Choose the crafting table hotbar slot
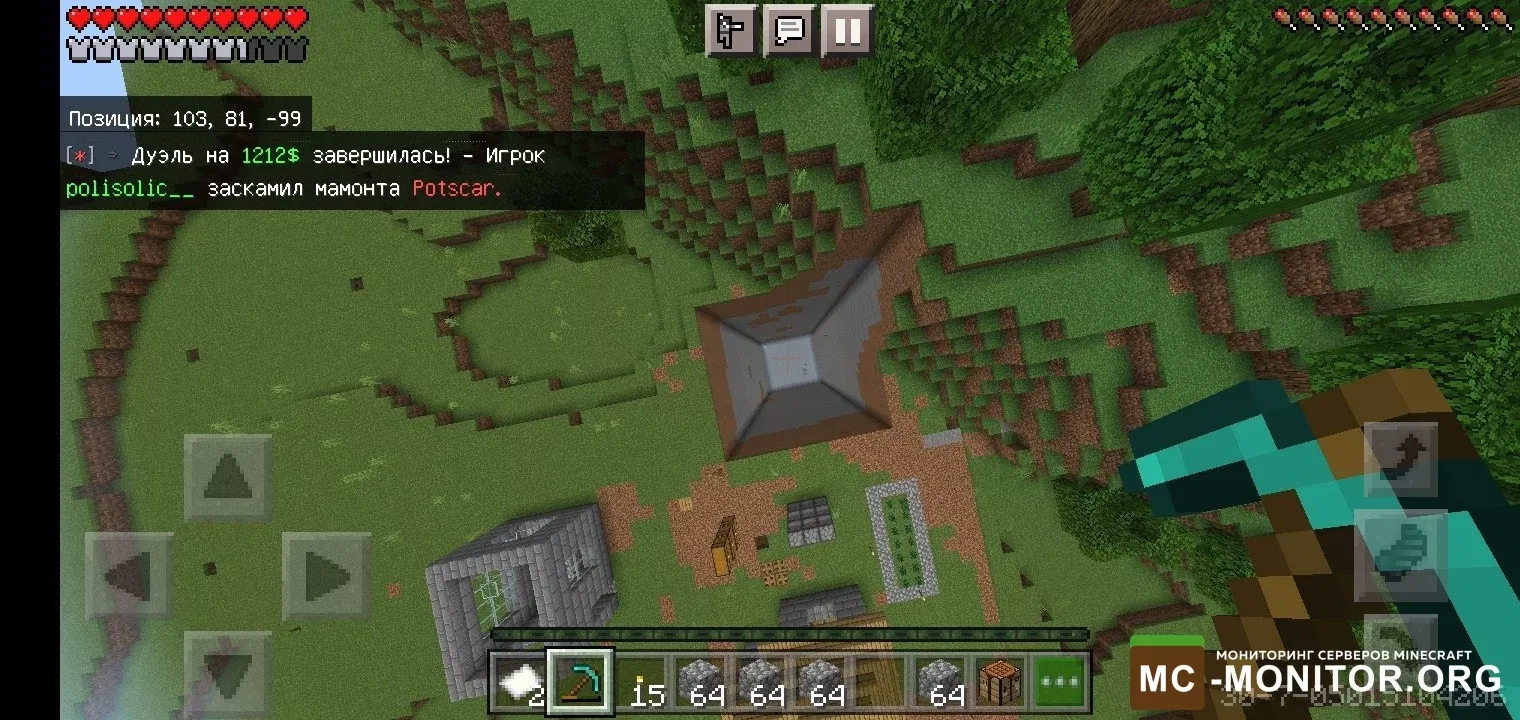Viewport: 1520px width, 720px height. click(x=1000, y=684)
